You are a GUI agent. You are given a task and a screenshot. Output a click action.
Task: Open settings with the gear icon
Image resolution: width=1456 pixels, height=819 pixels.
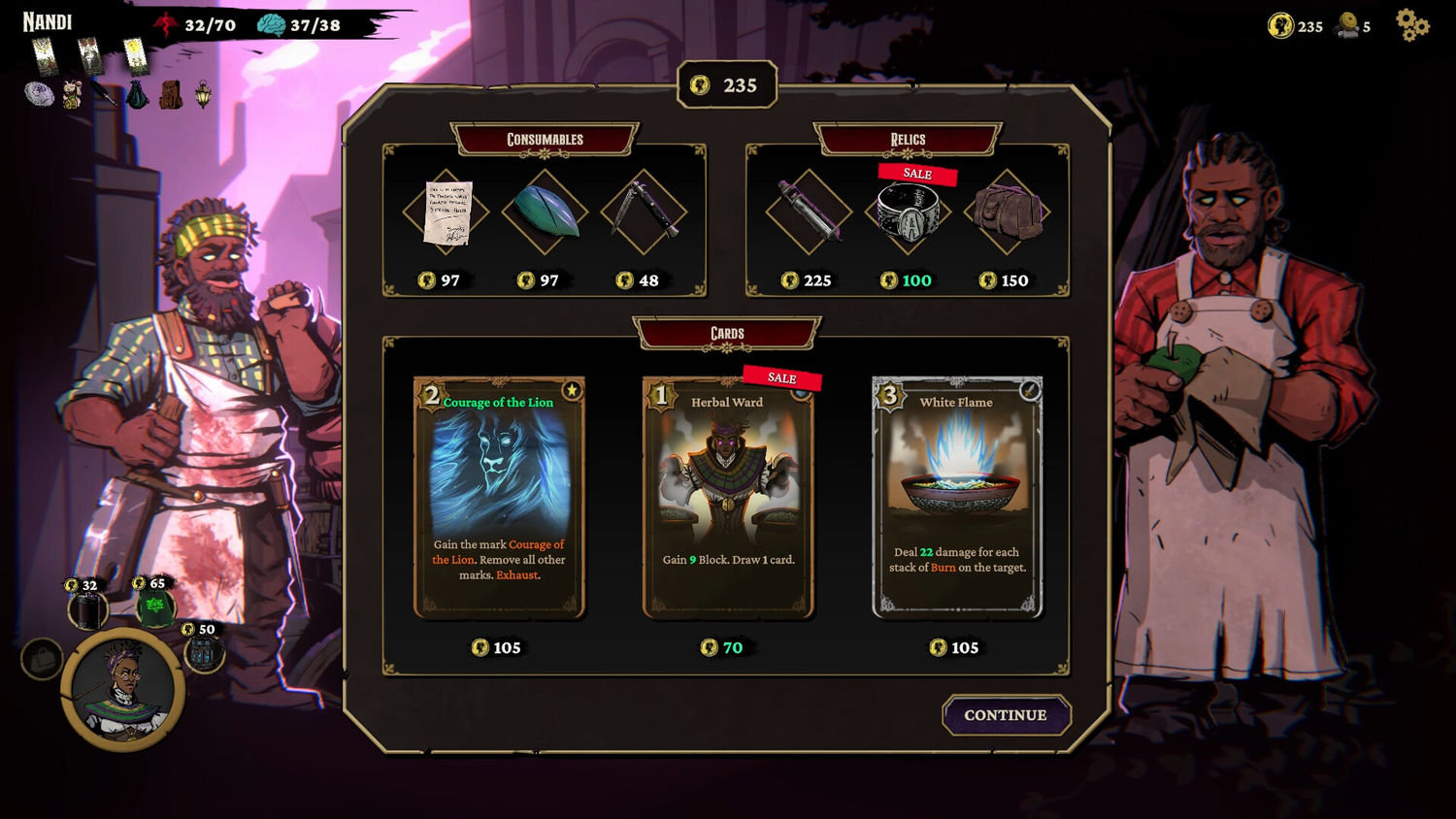click(1412, 25)
